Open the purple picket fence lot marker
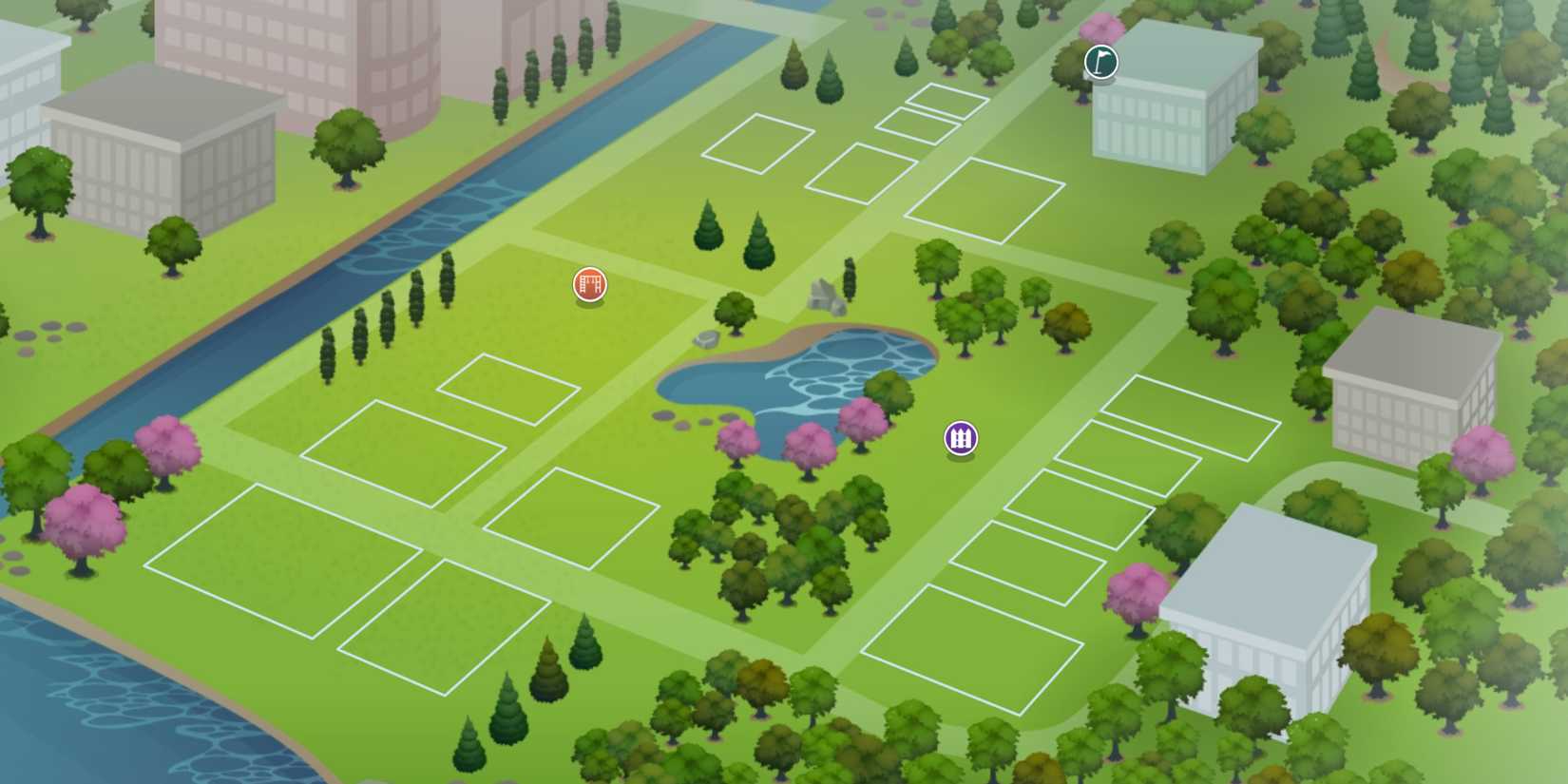This screenshot has width=1568, height=784. click(x=959, y=438)
